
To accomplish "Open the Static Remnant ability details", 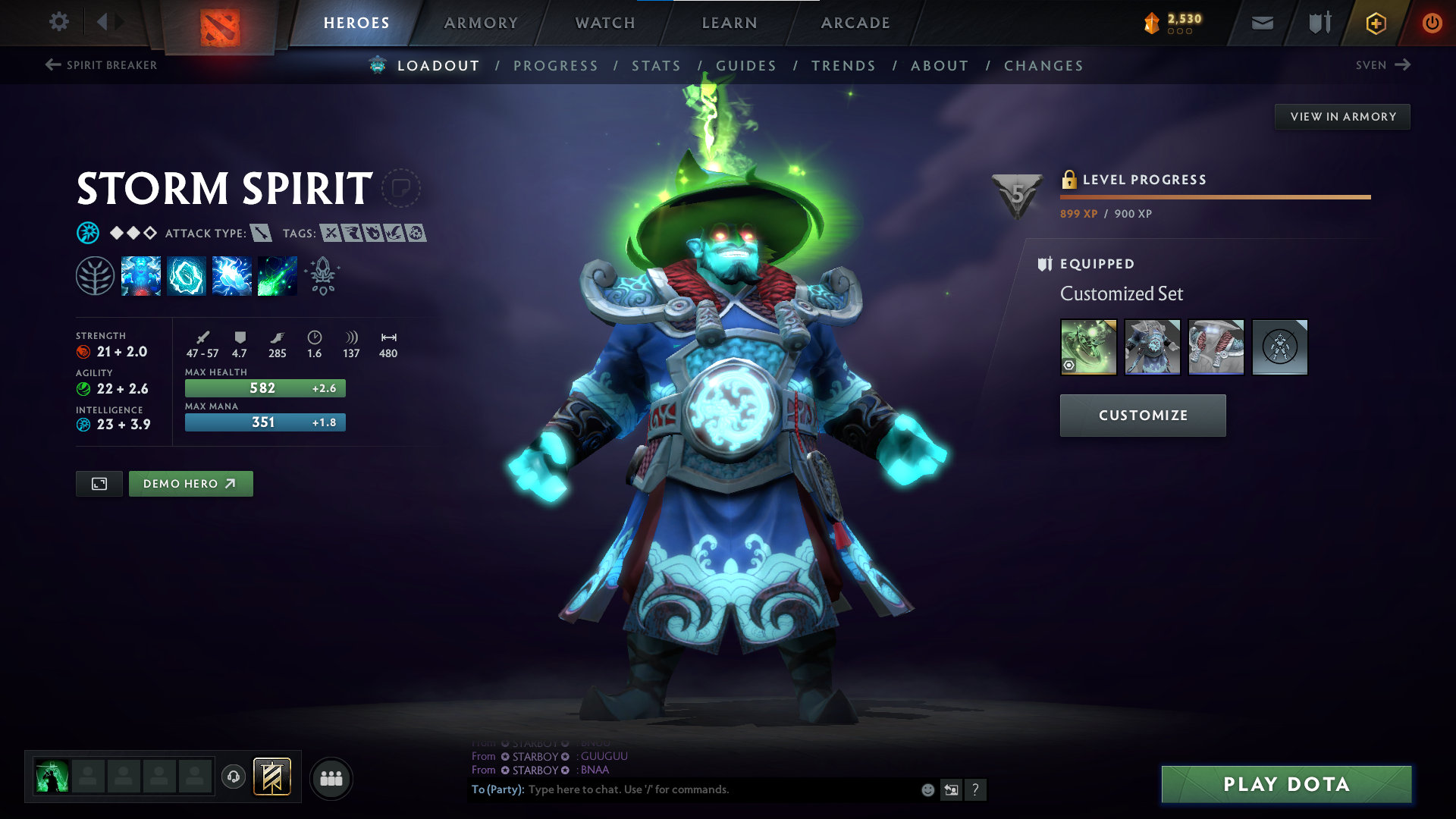I will (141, 275).
